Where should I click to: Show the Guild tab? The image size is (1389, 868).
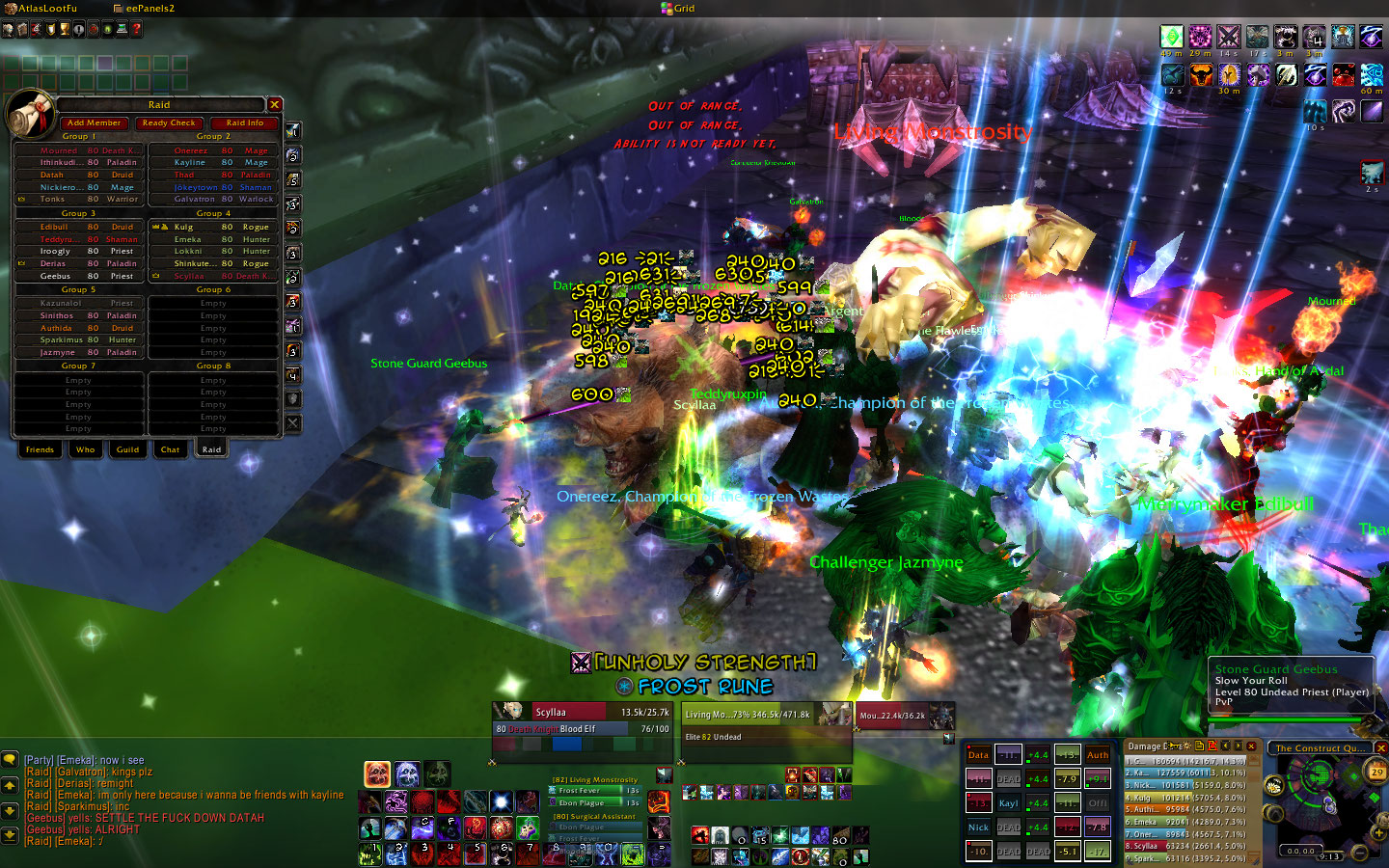tap(127, 449)
